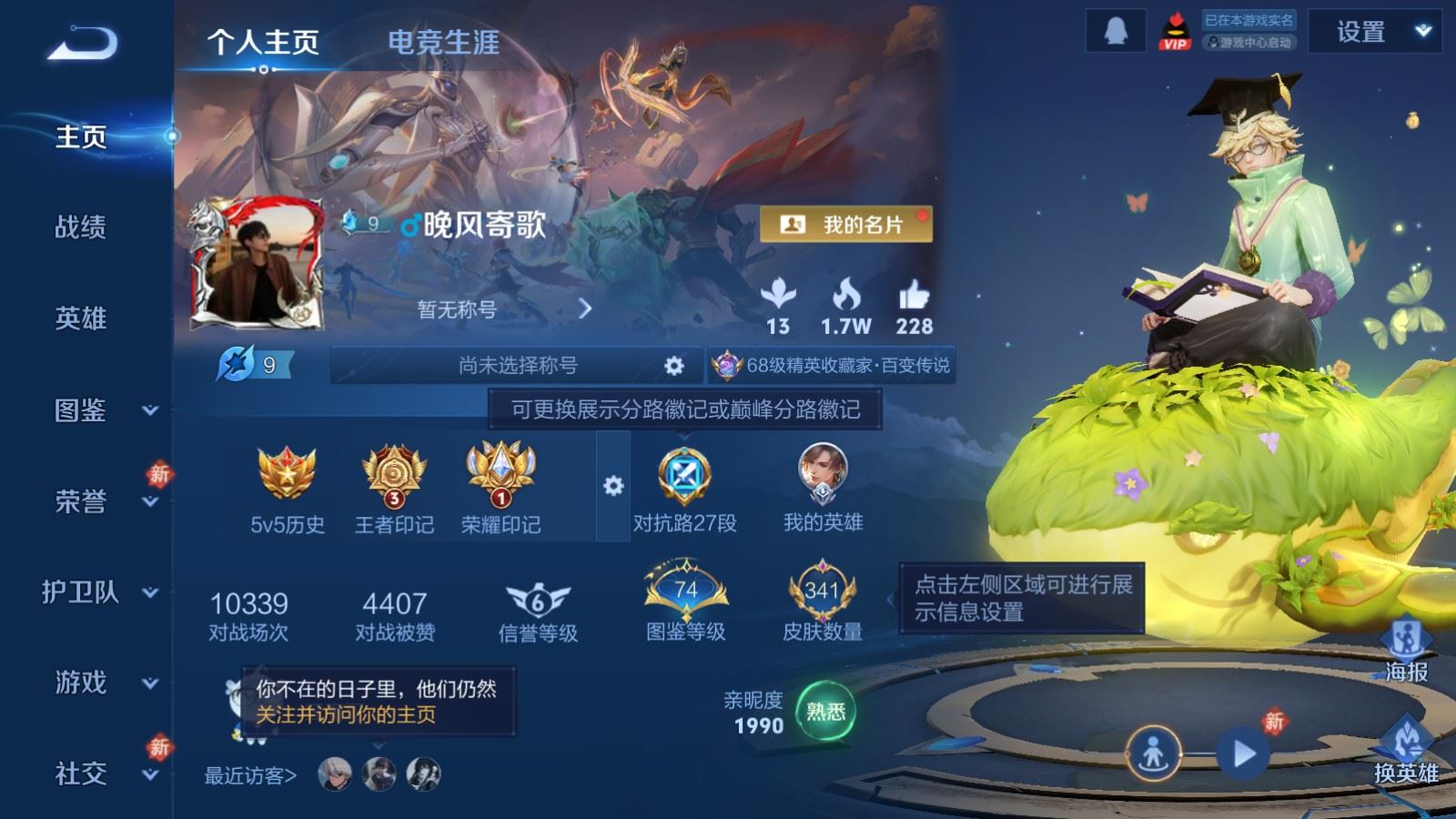Select the 对抗路27段 lane emblem
The image size is (1456, 819).
tap(687, 478)
